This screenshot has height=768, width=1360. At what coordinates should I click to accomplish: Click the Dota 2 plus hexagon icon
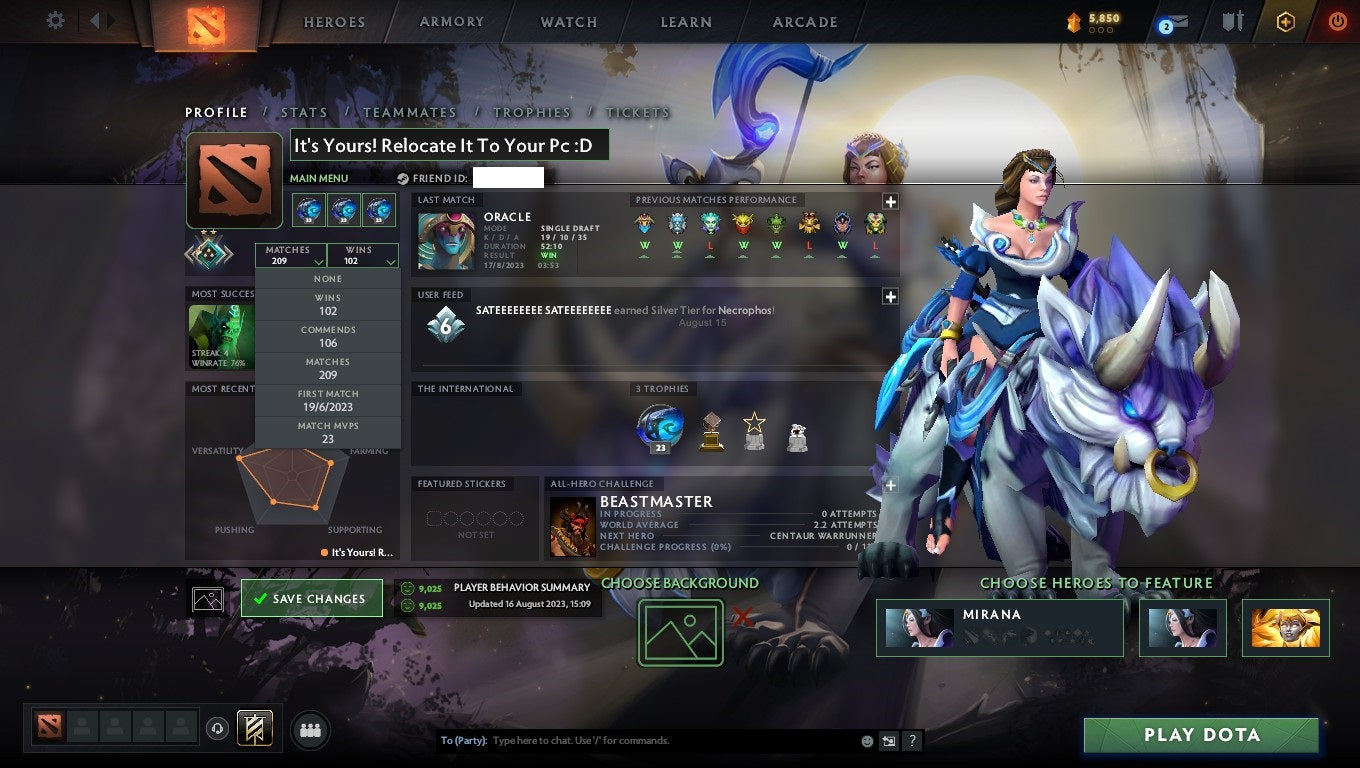1285,21
